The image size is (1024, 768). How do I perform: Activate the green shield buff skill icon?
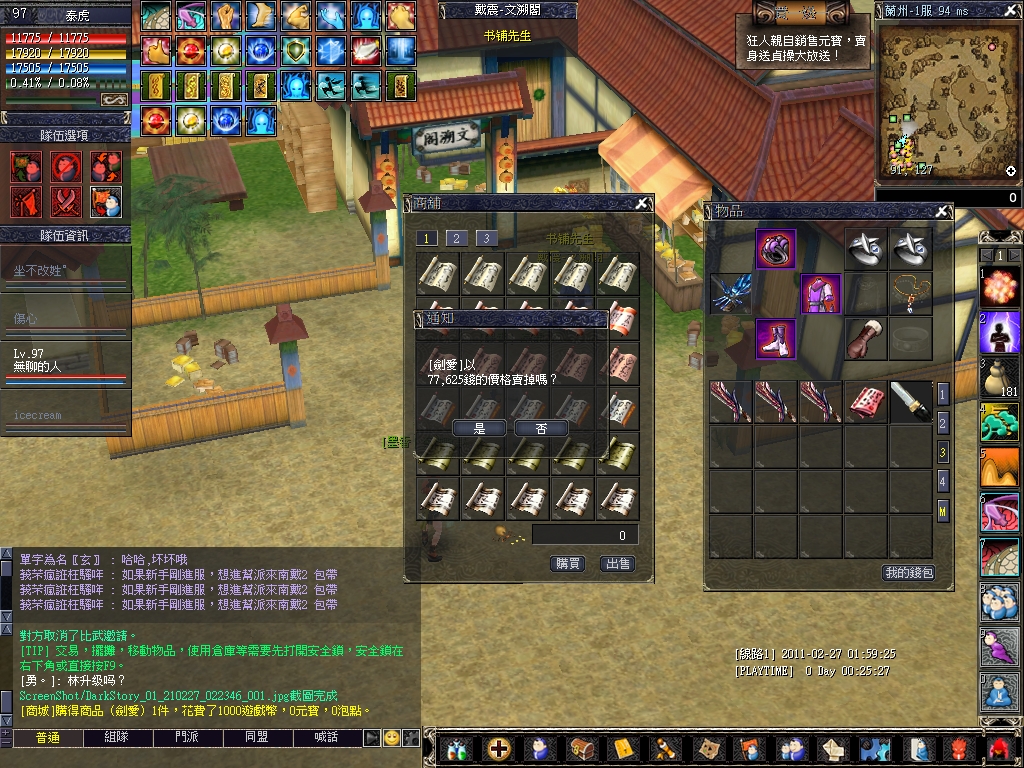click(296, 49)
